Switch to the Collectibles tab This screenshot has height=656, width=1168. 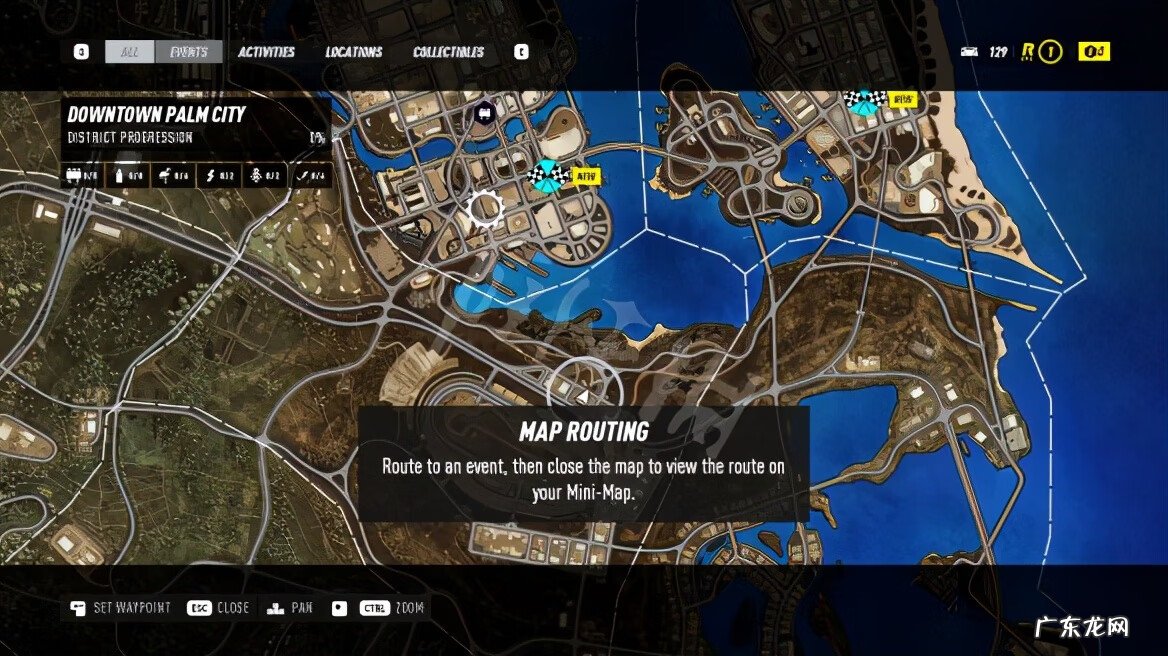448,52
